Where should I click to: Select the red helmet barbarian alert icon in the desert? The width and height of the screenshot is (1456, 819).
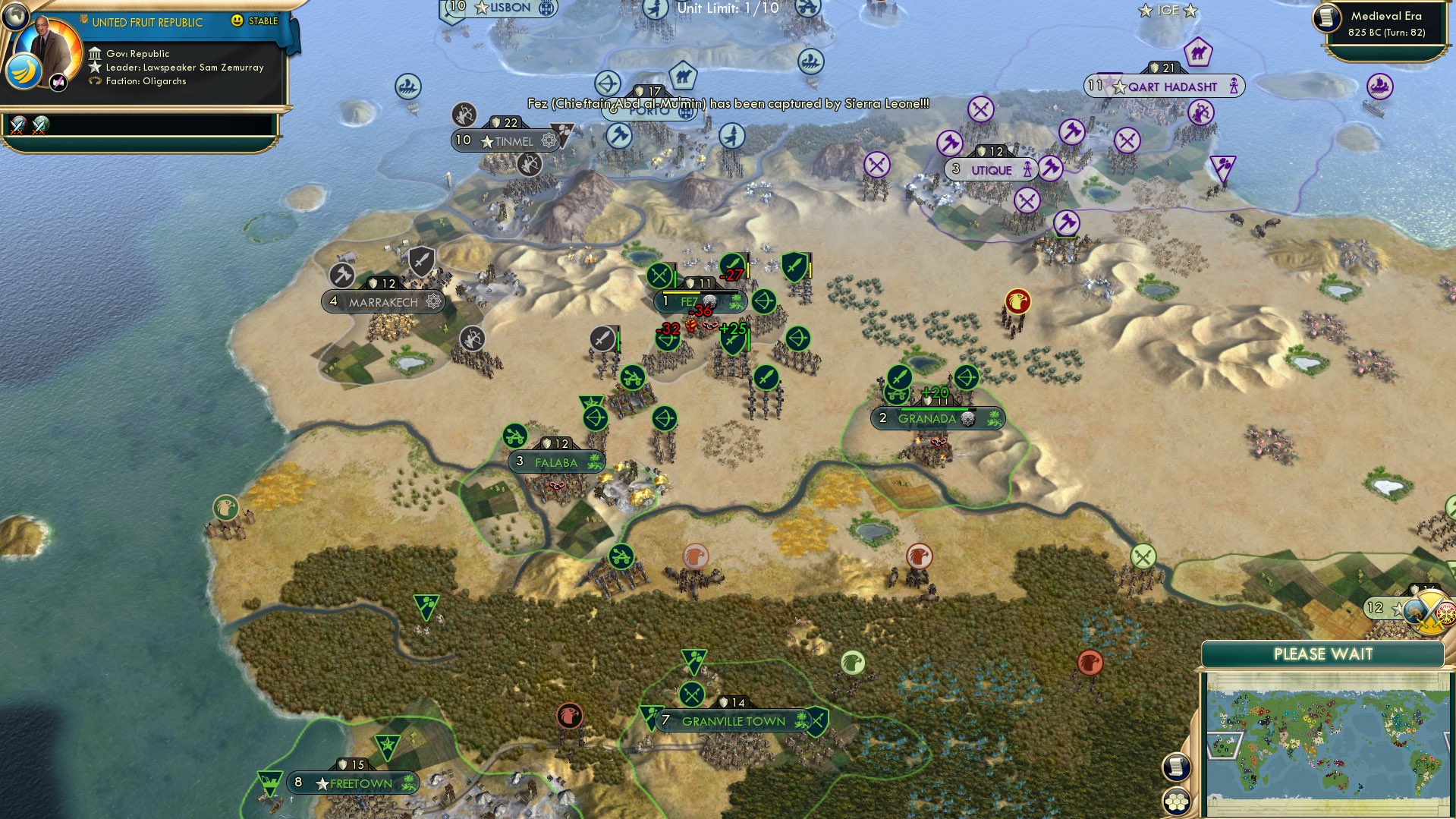point(1017,301)
